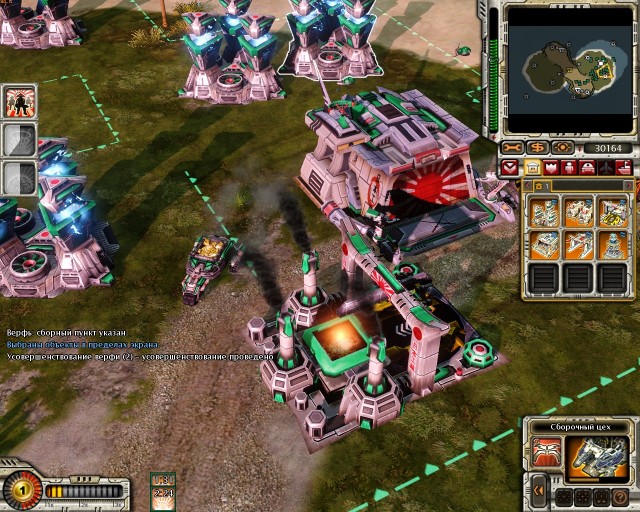Select the top-secret protocol soldier icon
Screen dimensions: 640x512
pos(20,101)
